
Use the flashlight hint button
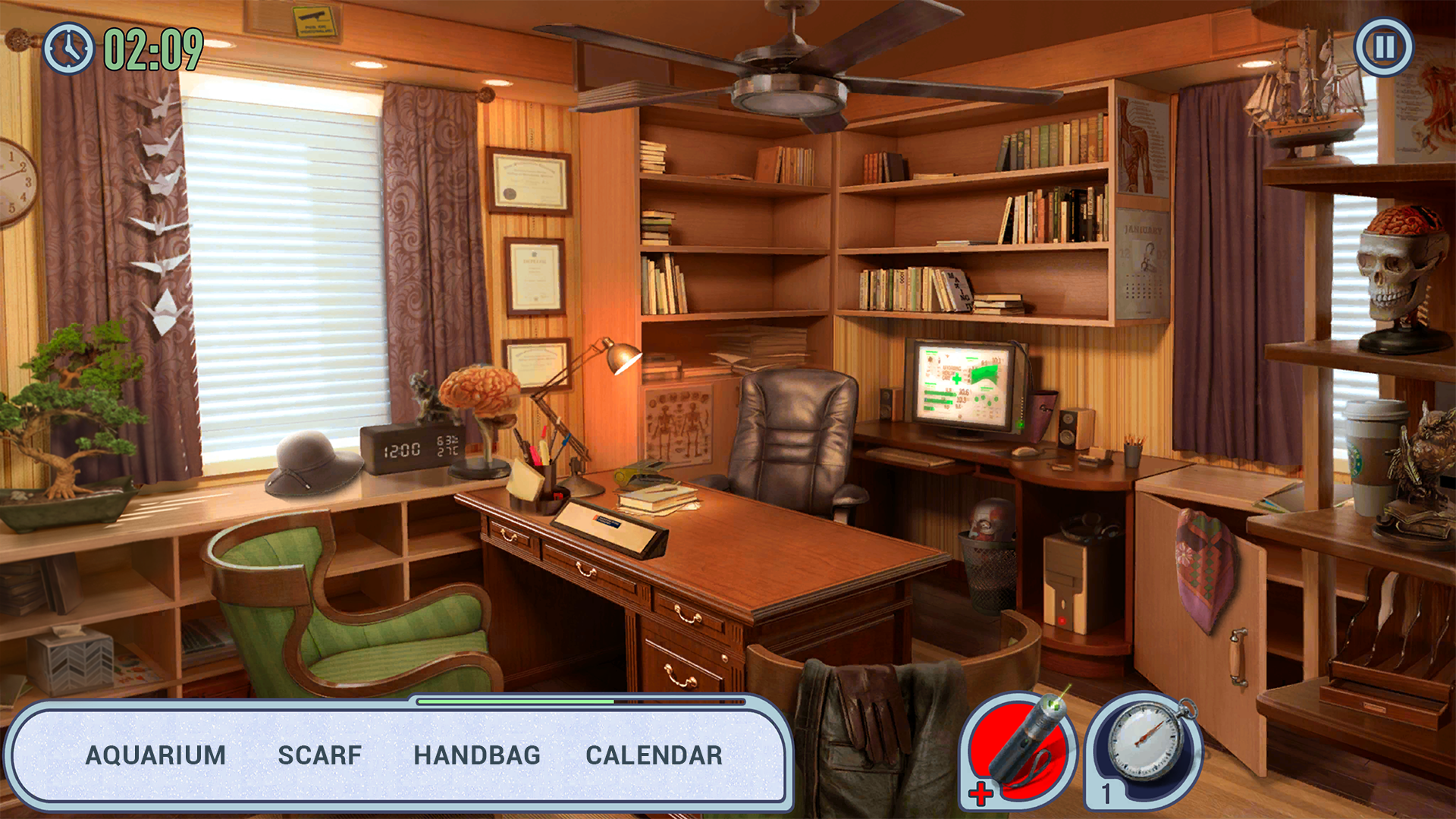(1021, 751)
